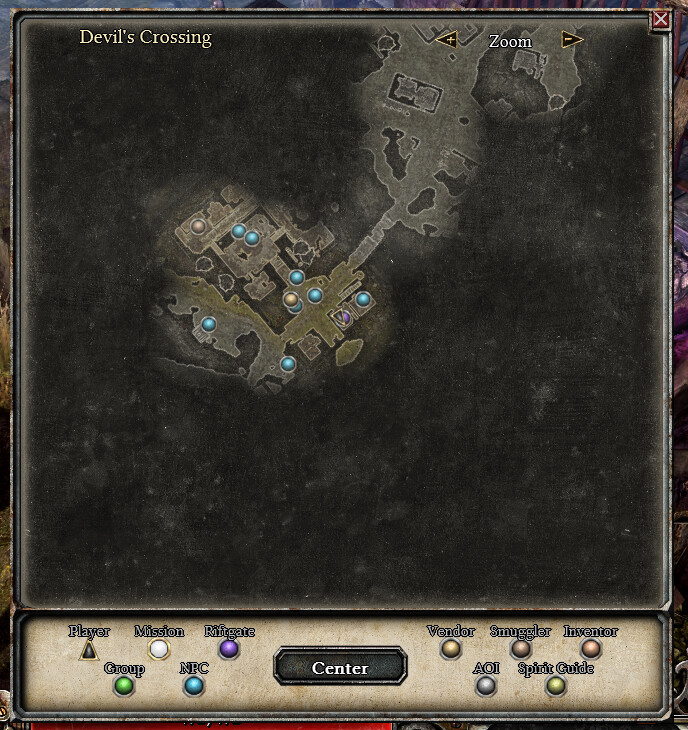Select the purple riftgate marker on the map
688x730 pixels.
coord(345,317)
